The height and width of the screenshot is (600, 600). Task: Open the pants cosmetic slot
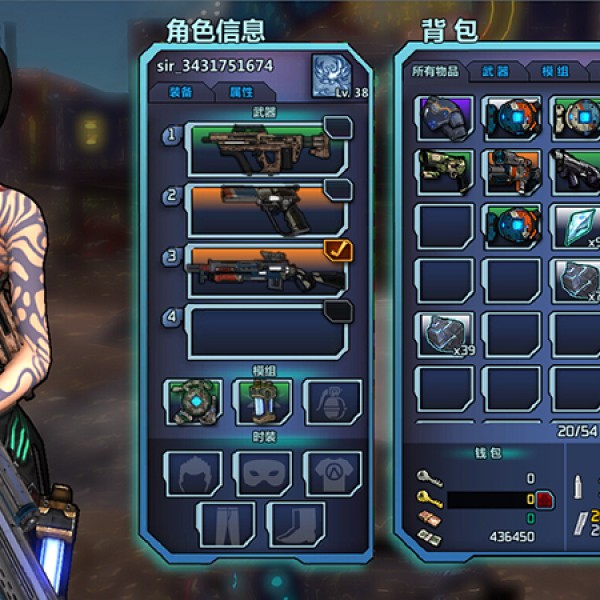pos(226,524)
